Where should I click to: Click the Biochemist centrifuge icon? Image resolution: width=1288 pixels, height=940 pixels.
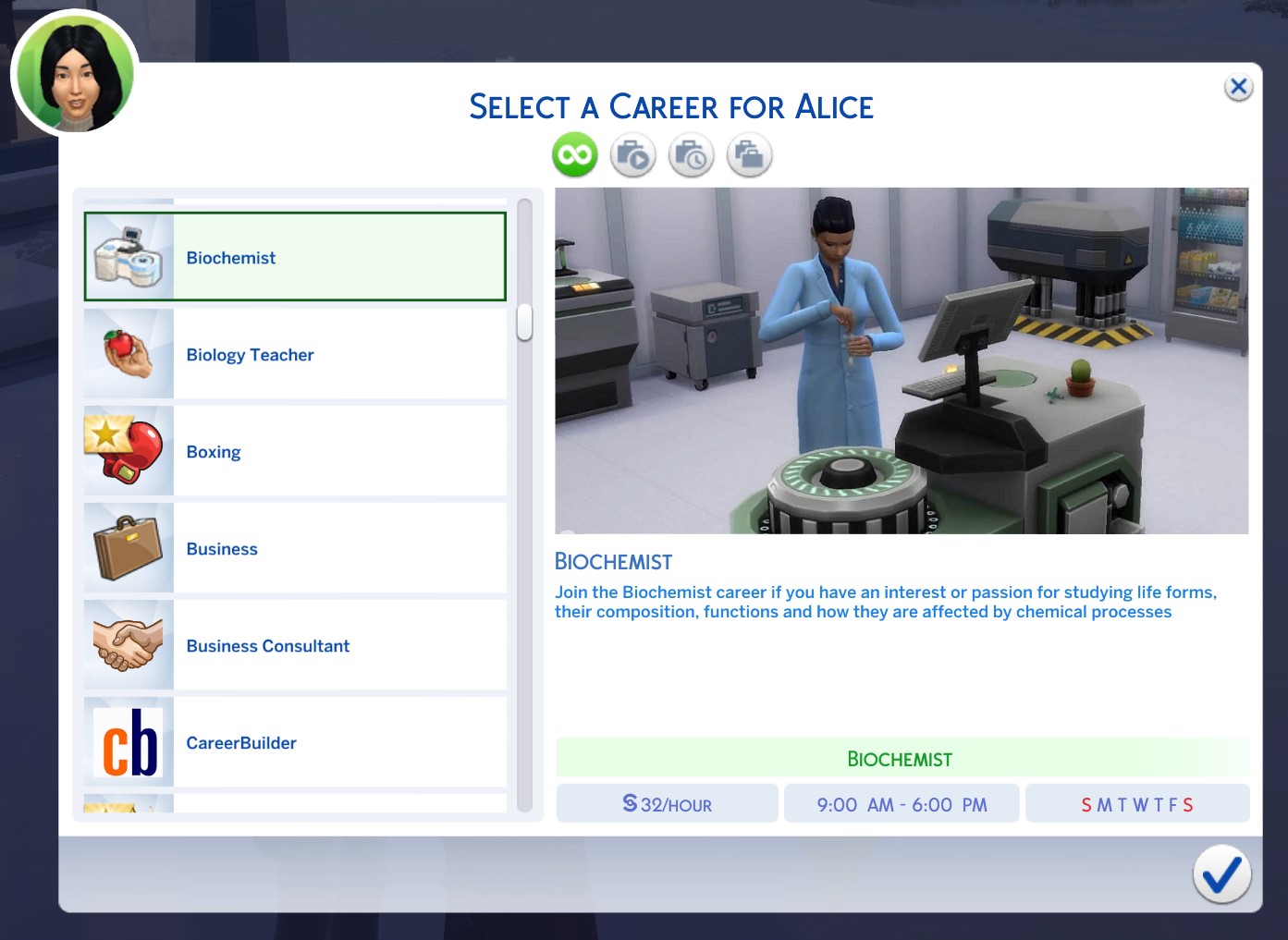click(128, 256)
